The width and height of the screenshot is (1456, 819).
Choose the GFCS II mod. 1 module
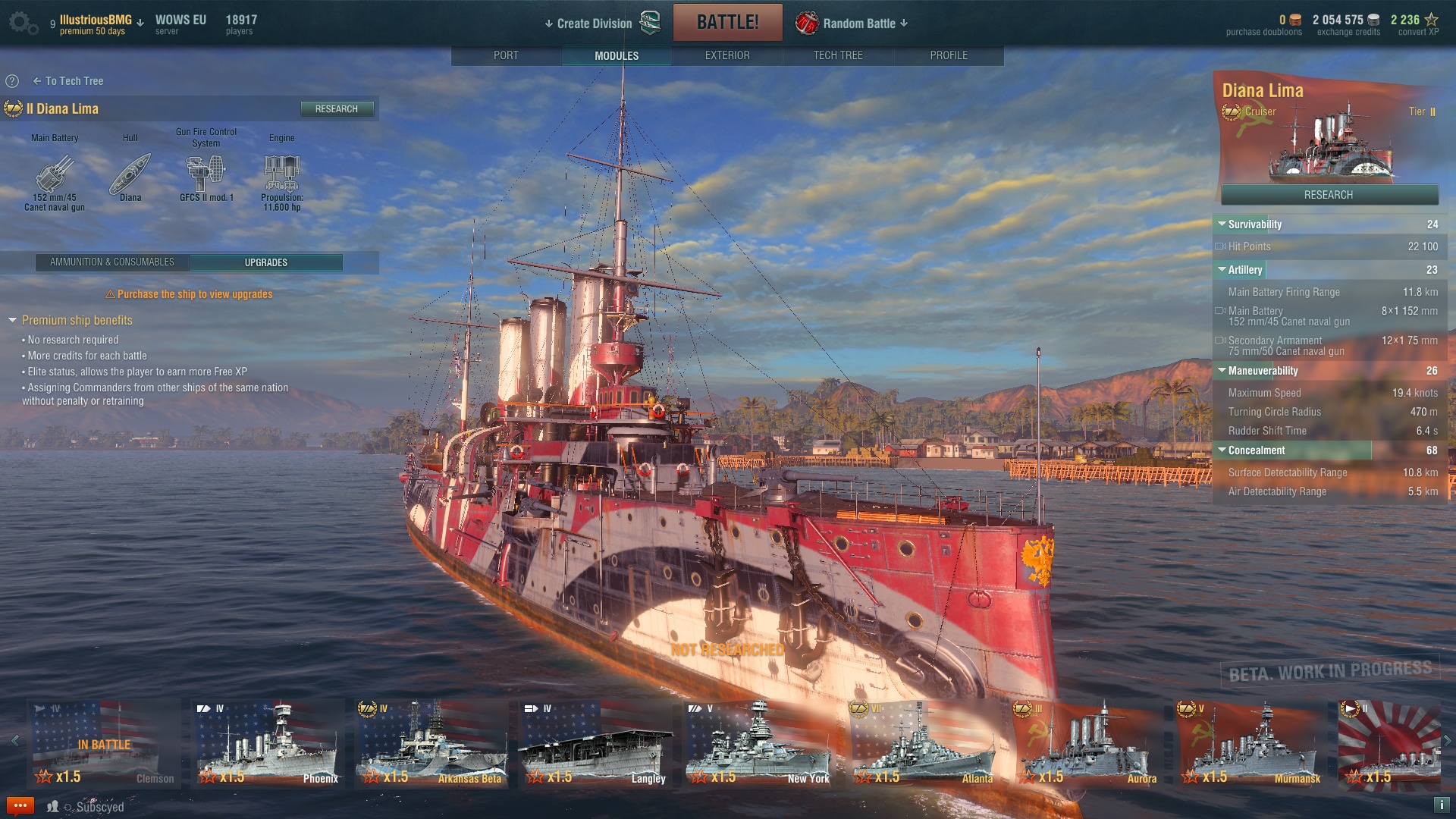click(206, 174)
